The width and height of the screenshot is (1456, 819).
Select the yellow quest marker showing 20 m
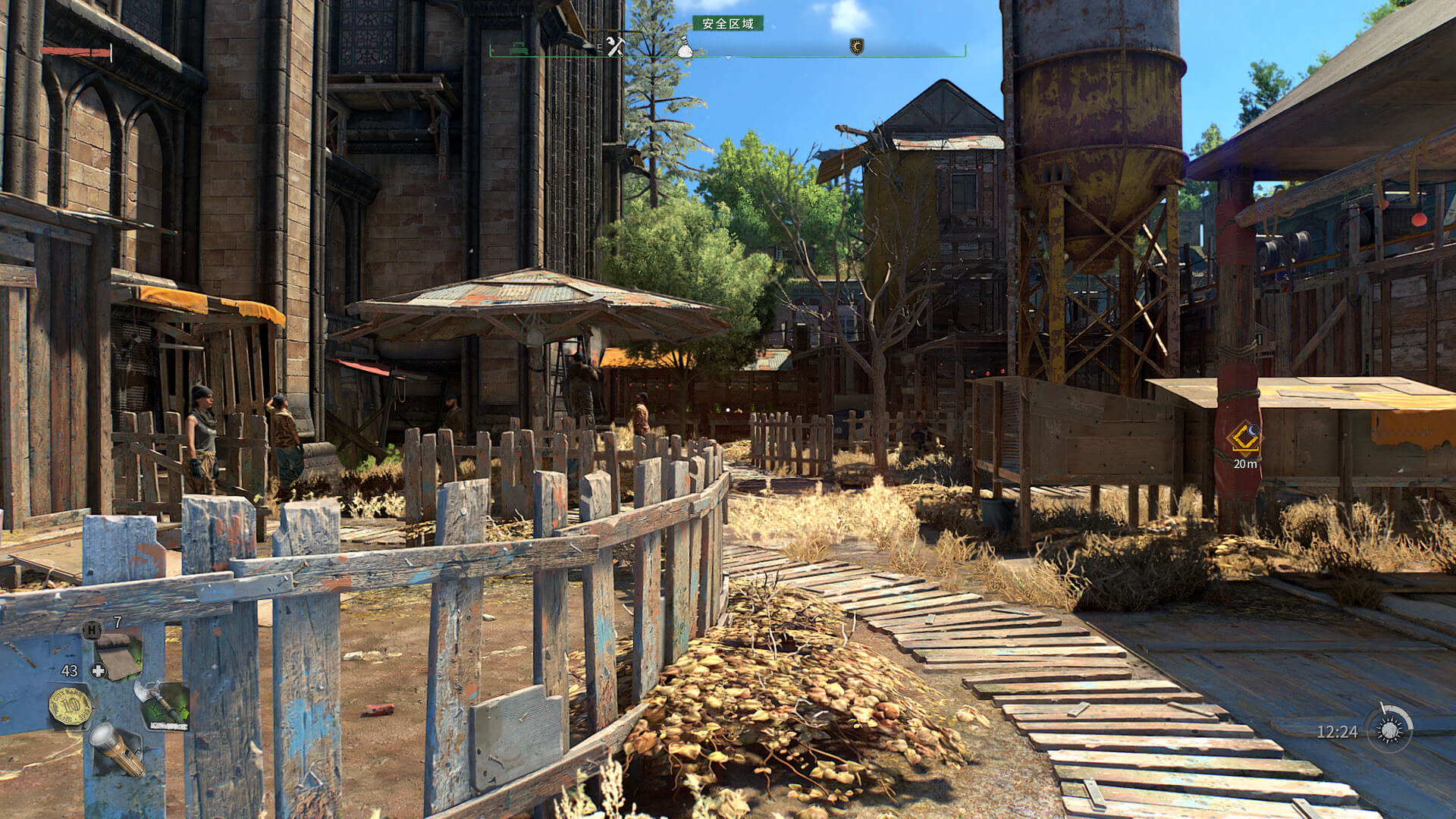1244,438
